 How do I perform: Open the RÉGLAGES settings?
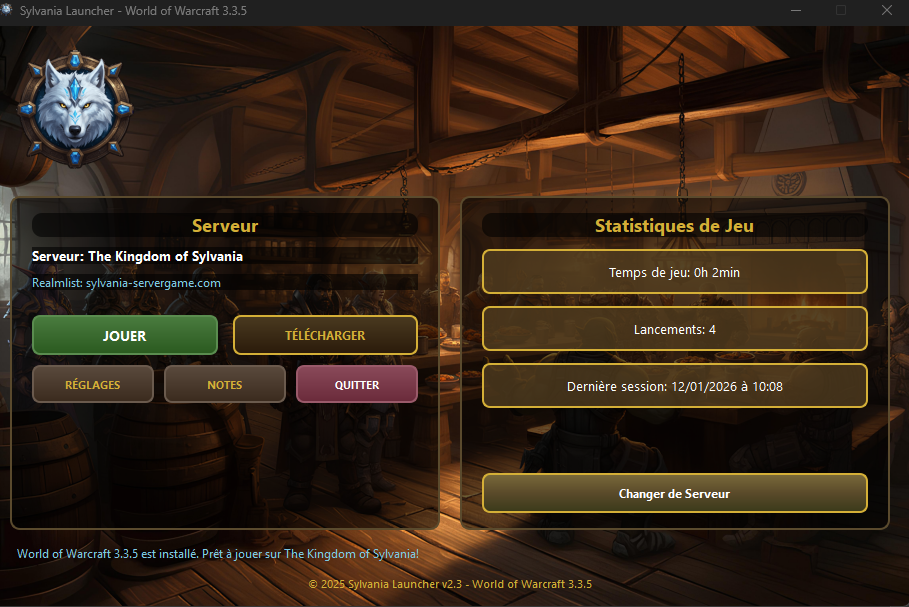(93, 384)
